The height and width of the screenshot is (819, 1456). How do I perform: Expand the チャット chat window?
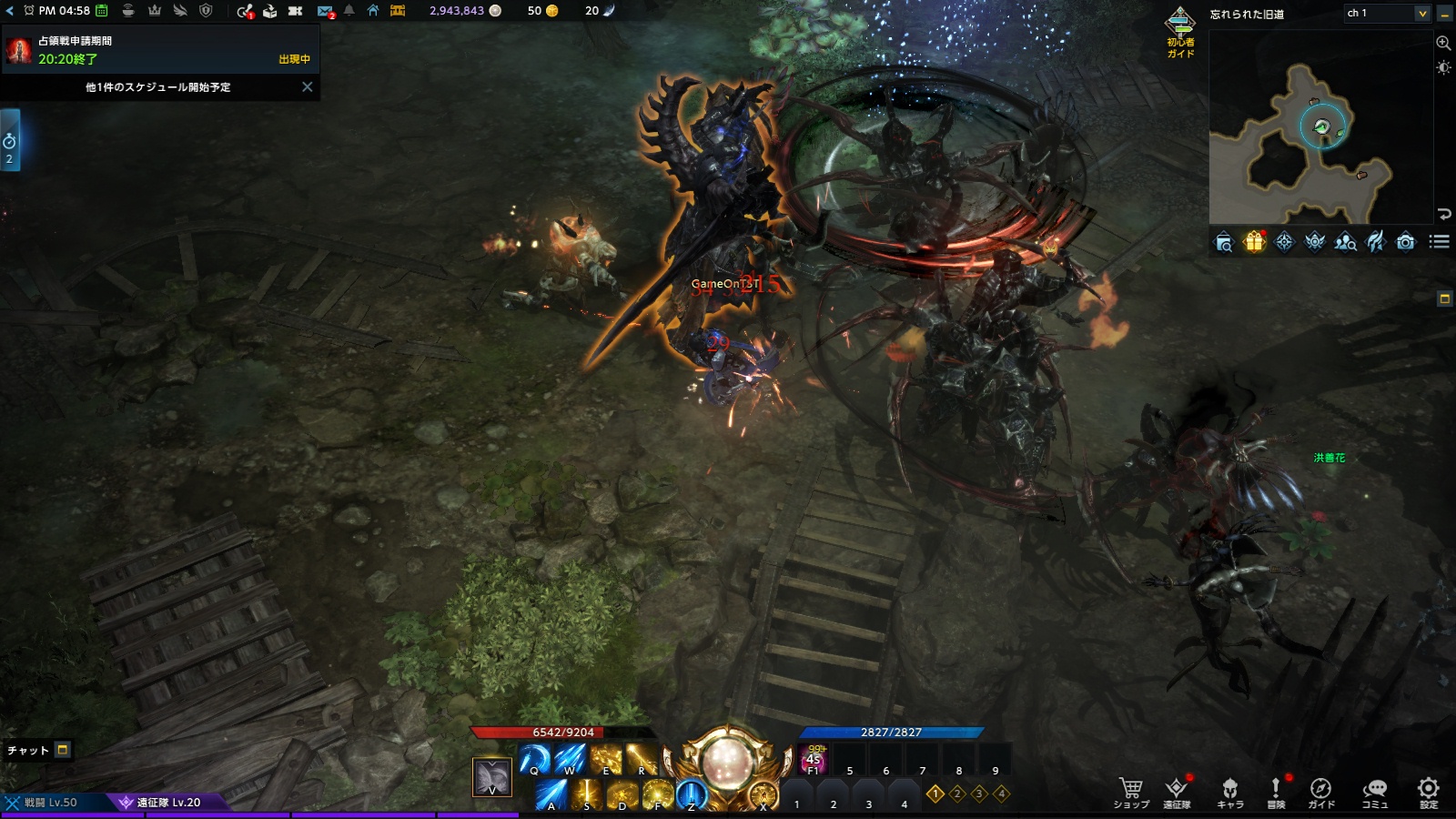point(63,750)
